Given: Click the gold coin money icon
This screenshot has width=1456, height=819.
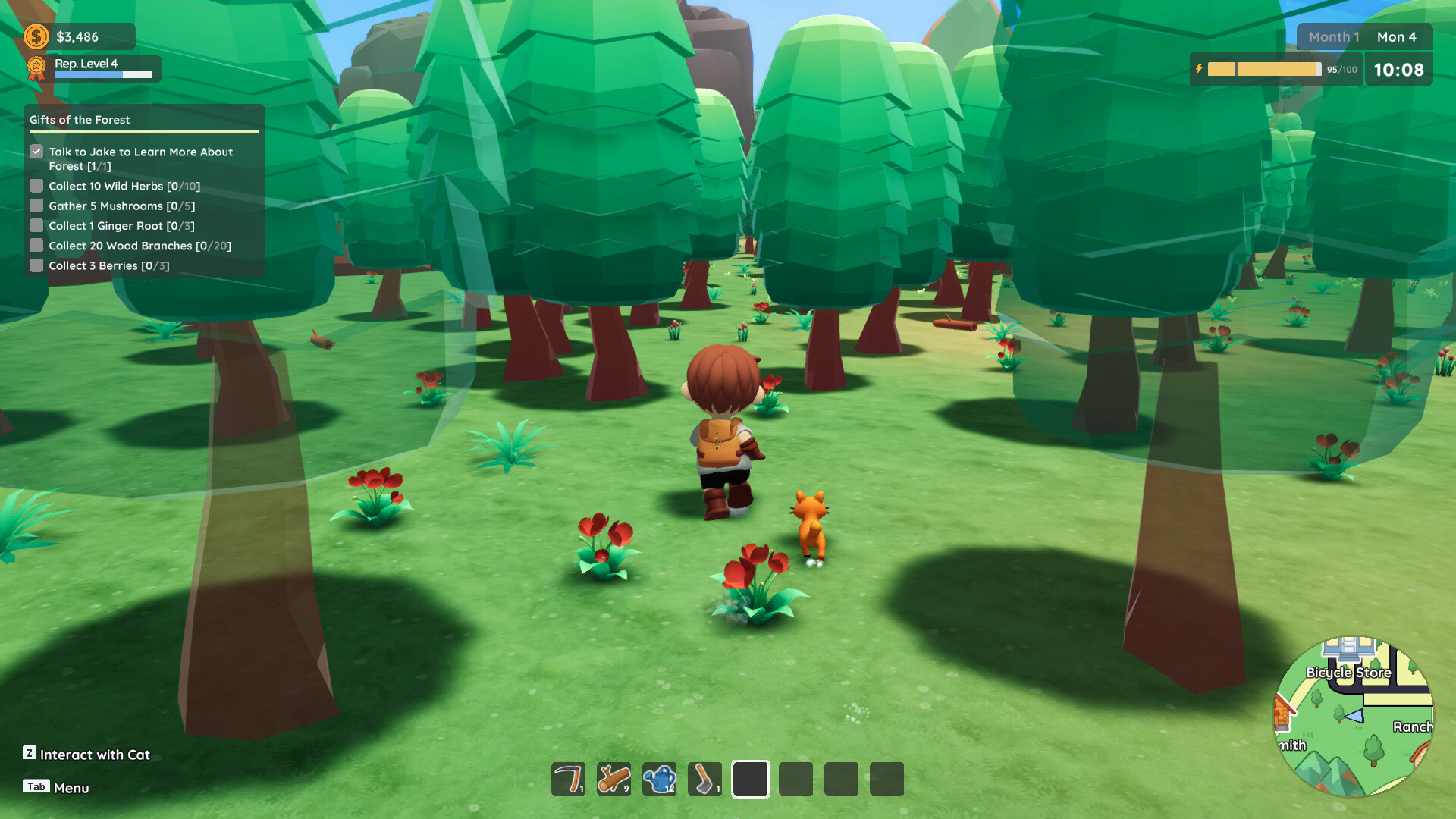Looking at the screenshot, I should (x=36, y=36).
